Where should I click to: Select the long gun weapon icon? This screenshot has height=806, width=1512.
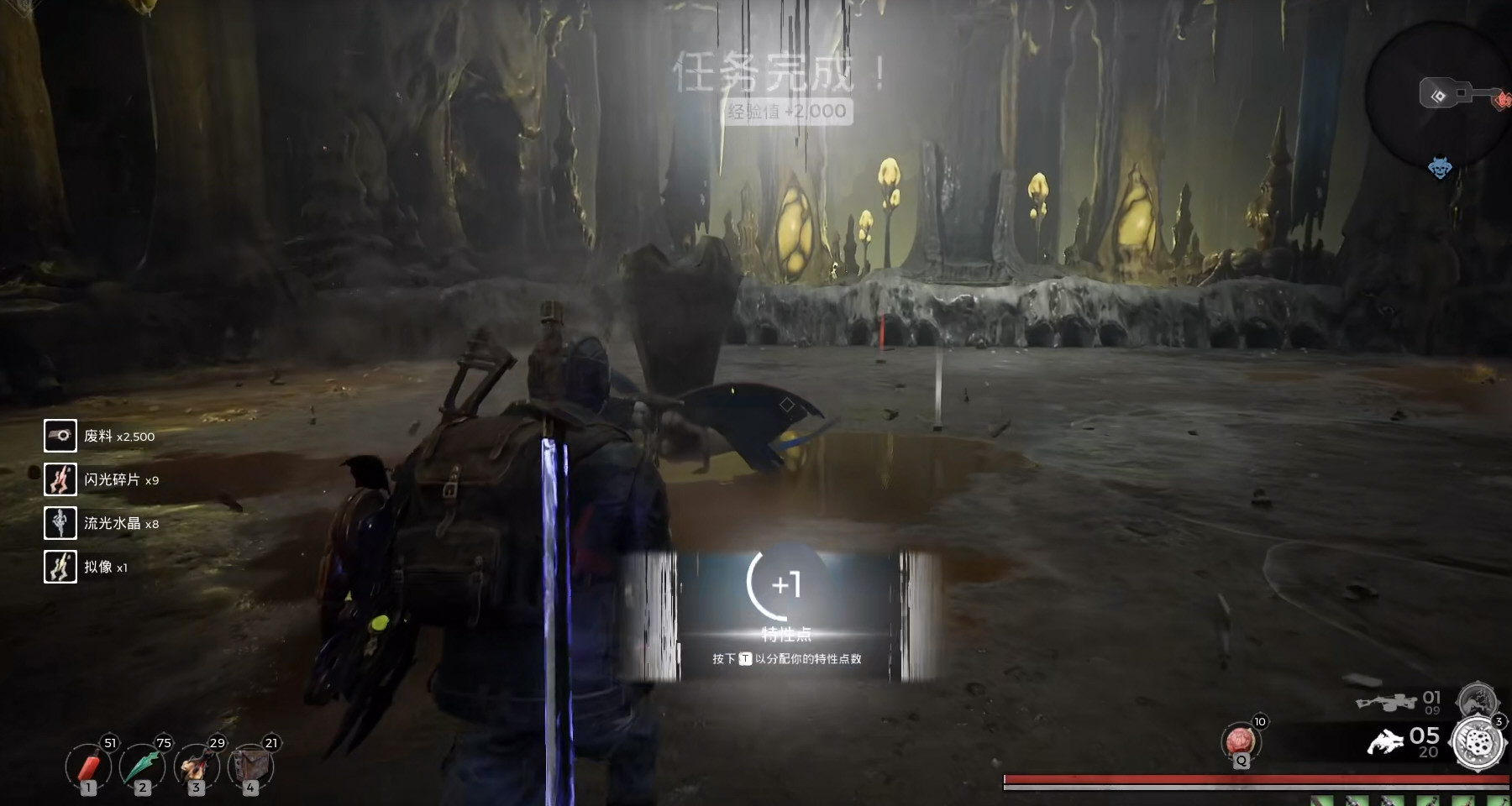[1386, 701]
